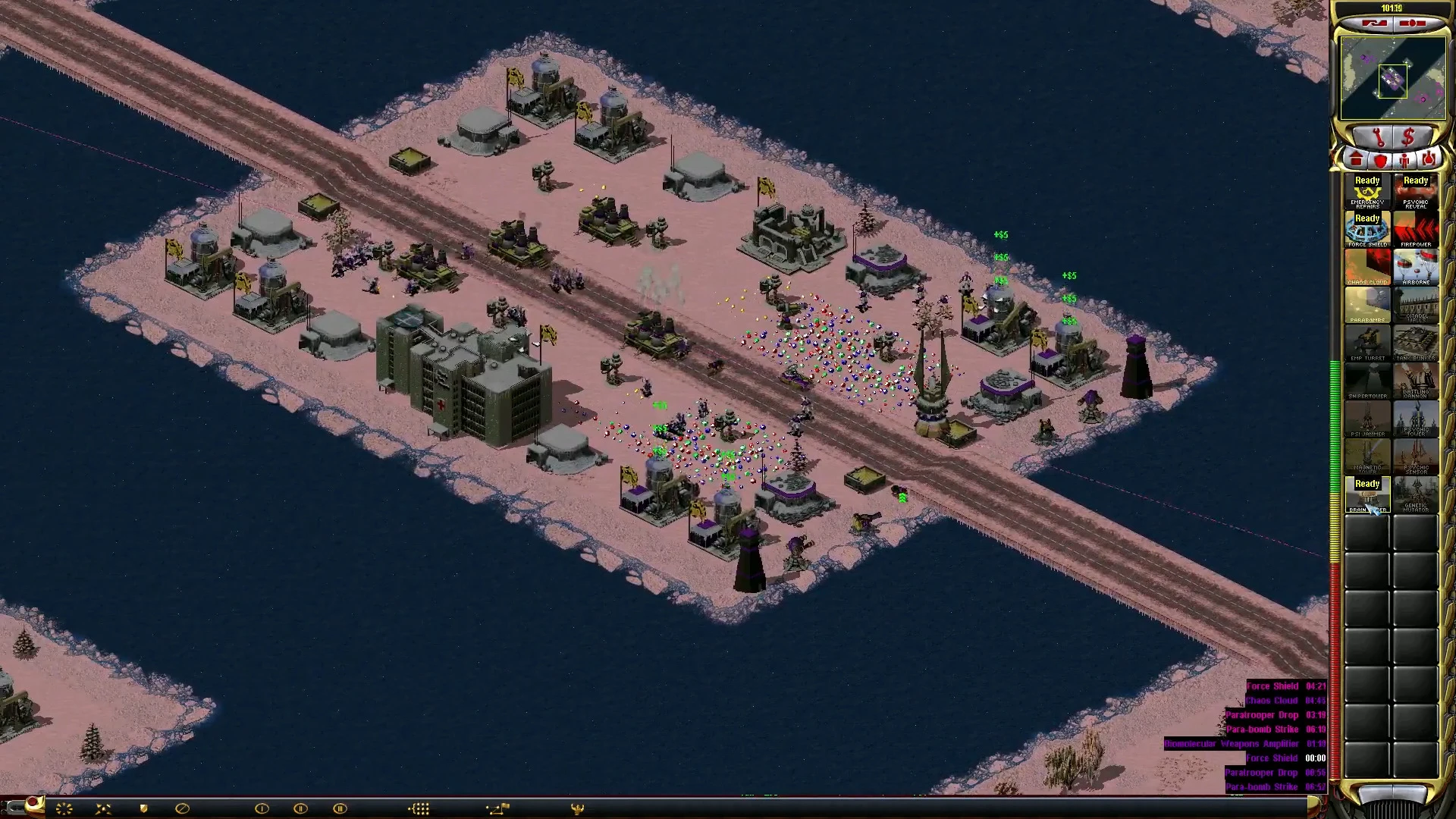This screenshot has height=819, width=1456.
Task: Select the Parabombs strike icon
Action: click(x=1367, y=306)
